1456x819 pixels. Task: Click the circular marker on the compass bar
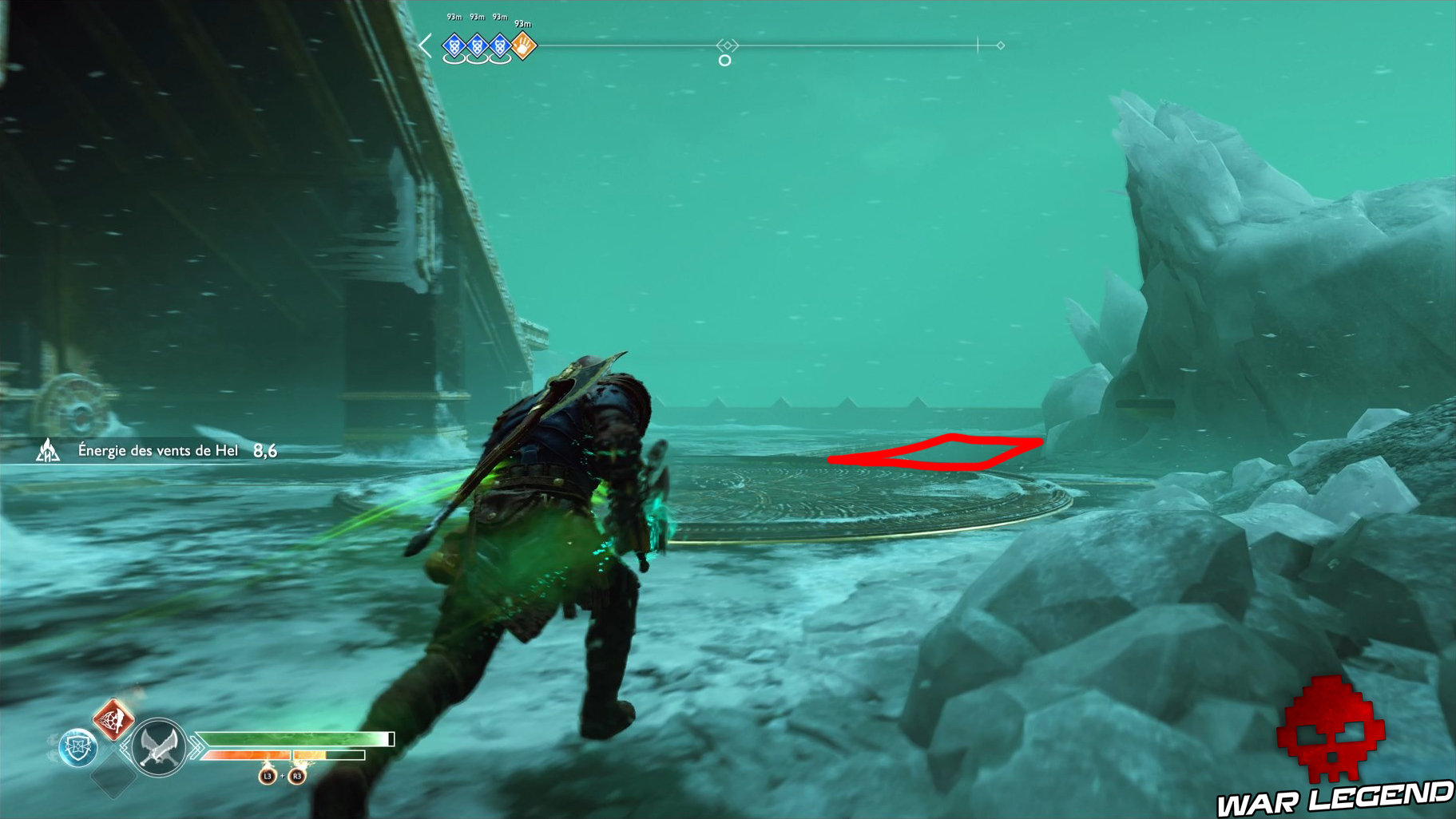pos(725,59)
